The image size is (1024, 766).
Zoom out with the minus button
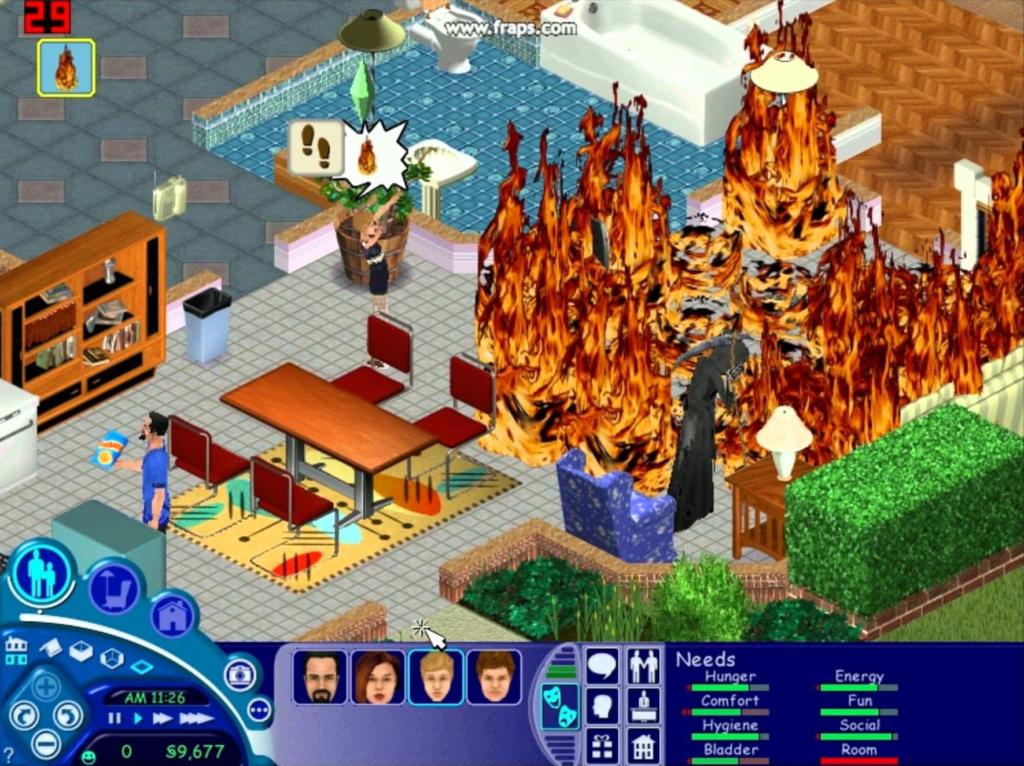(46, 743)
